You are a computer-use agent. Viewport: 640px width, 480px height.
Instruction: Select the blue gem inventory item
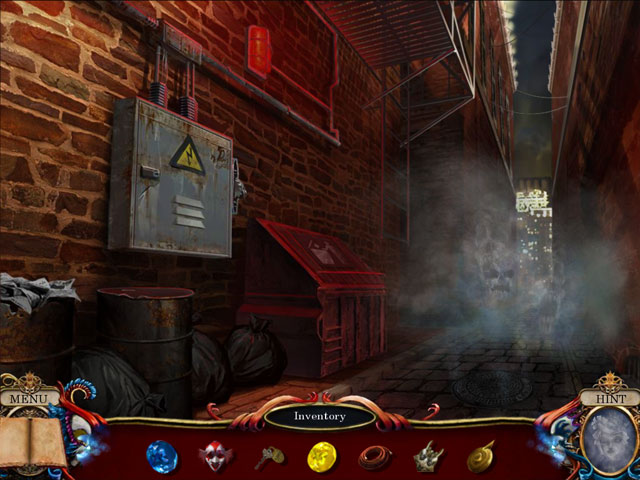click(x=161, y=456)
